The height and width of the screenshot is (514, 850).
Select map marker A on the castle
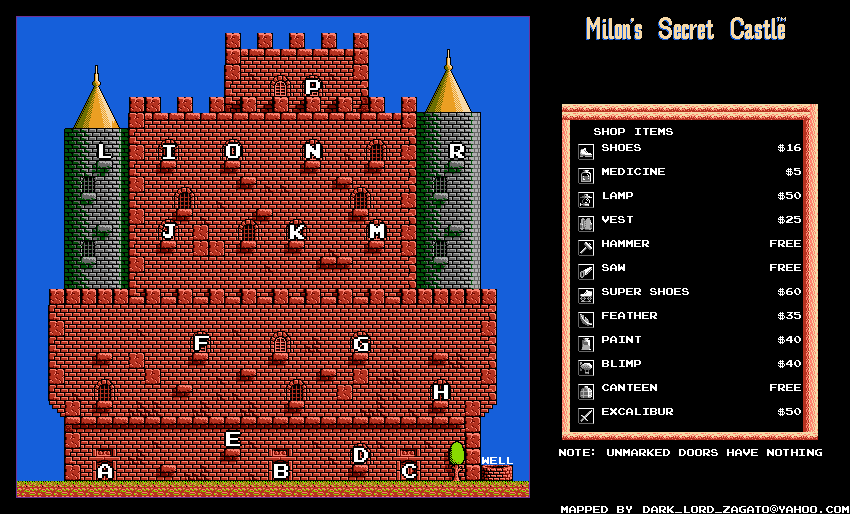tap(105, 470)
